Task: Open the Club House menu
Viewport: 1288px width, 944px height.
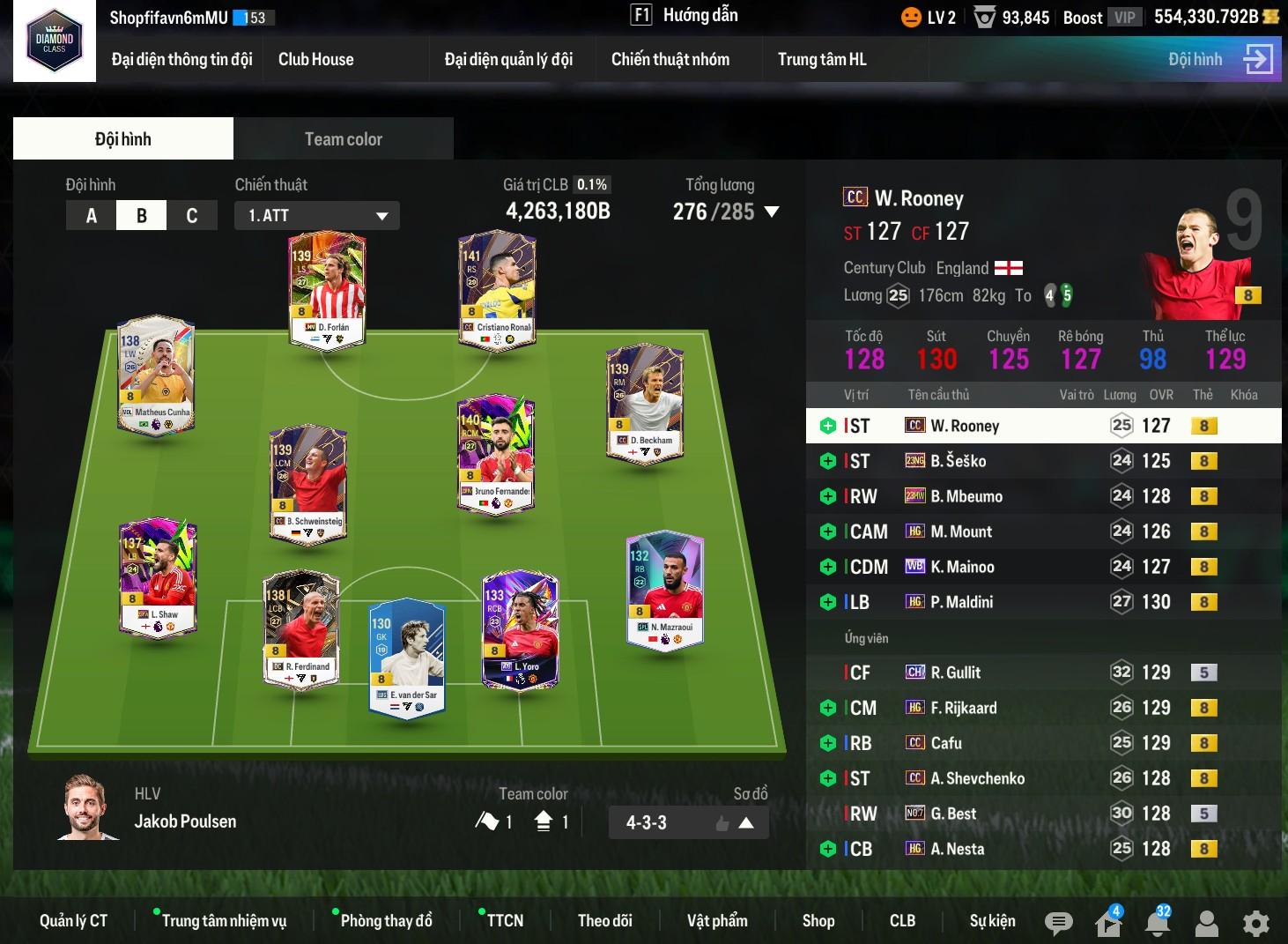Action: [315, 60]
